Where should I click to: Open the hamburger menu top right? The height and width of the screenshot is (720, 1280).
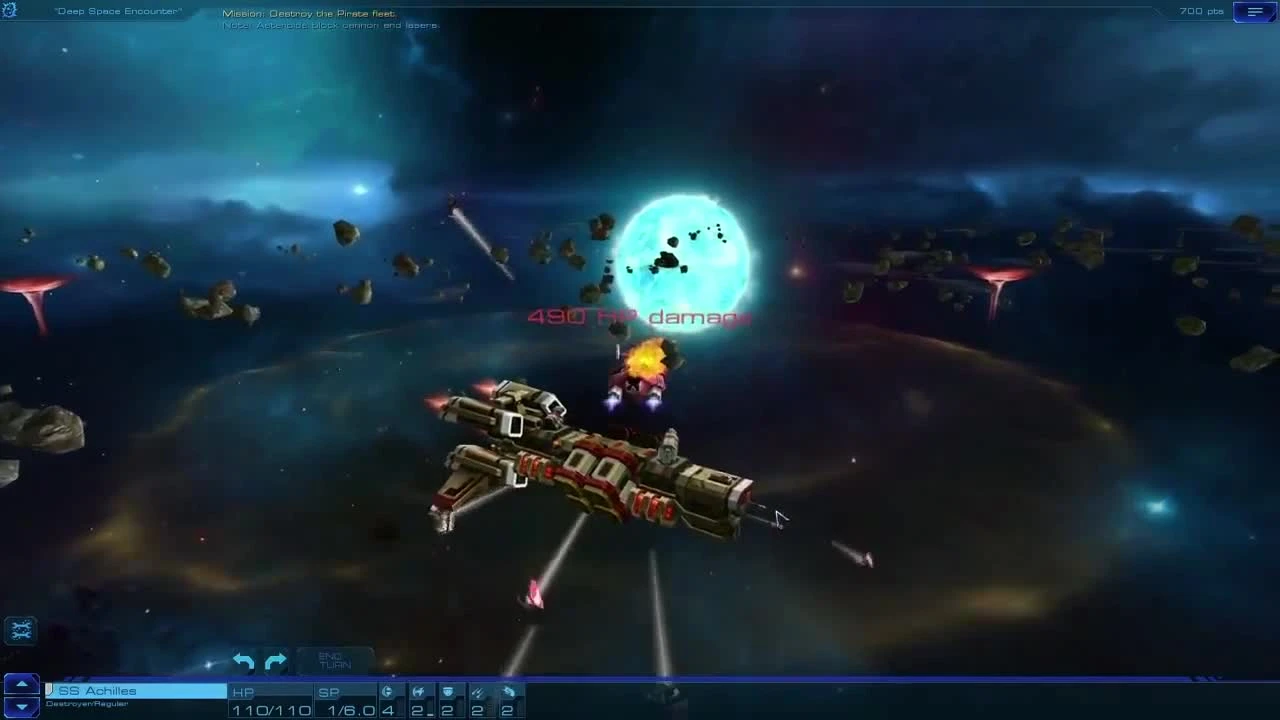[x=1253, y=11]
